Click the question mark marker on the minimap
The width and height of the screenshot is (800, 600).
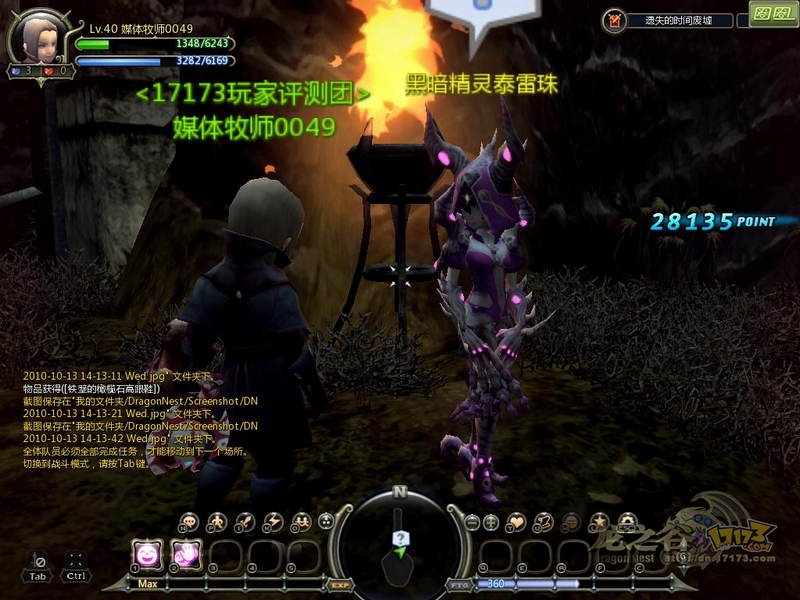tap(400, 538)
